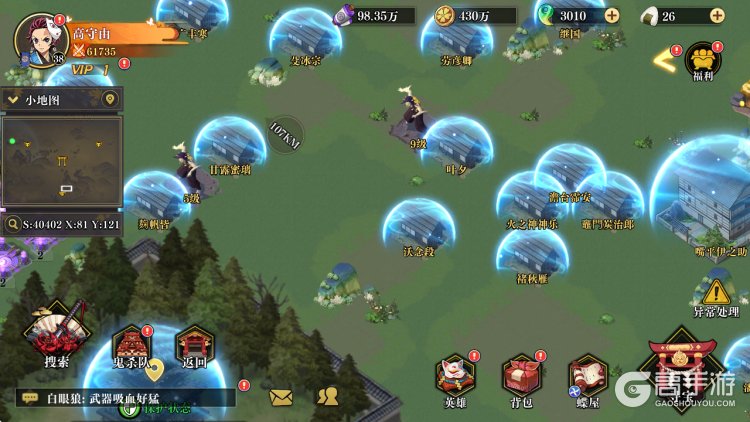Click inside the minimap view
The height and width of the screenshot is (422, 750).
pyautogui.click(x=62, y=160)
